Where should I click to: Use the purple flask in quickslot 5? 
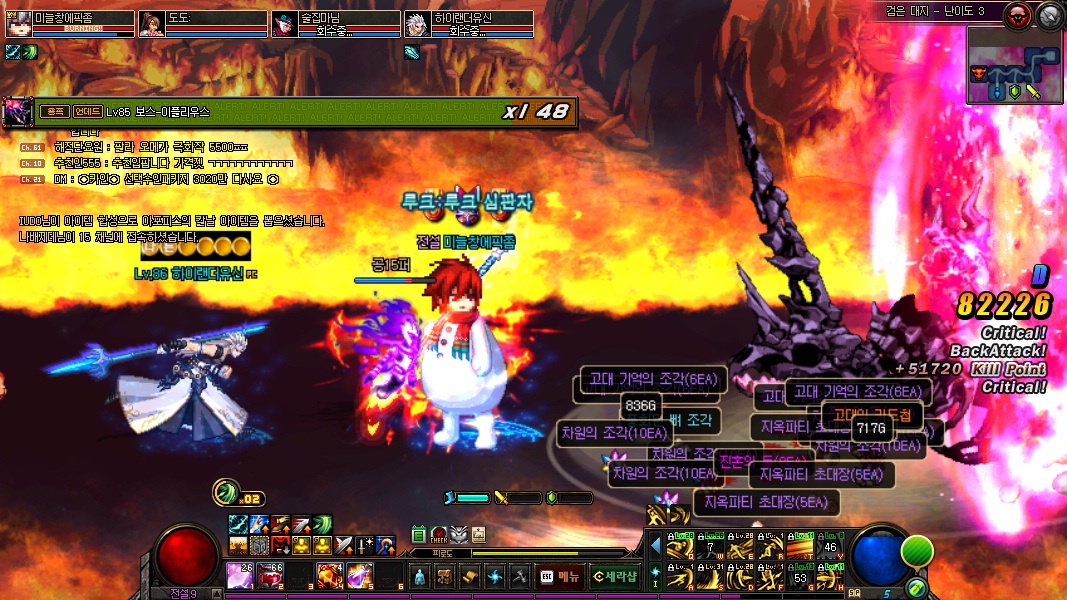click(x=359, y=575)
